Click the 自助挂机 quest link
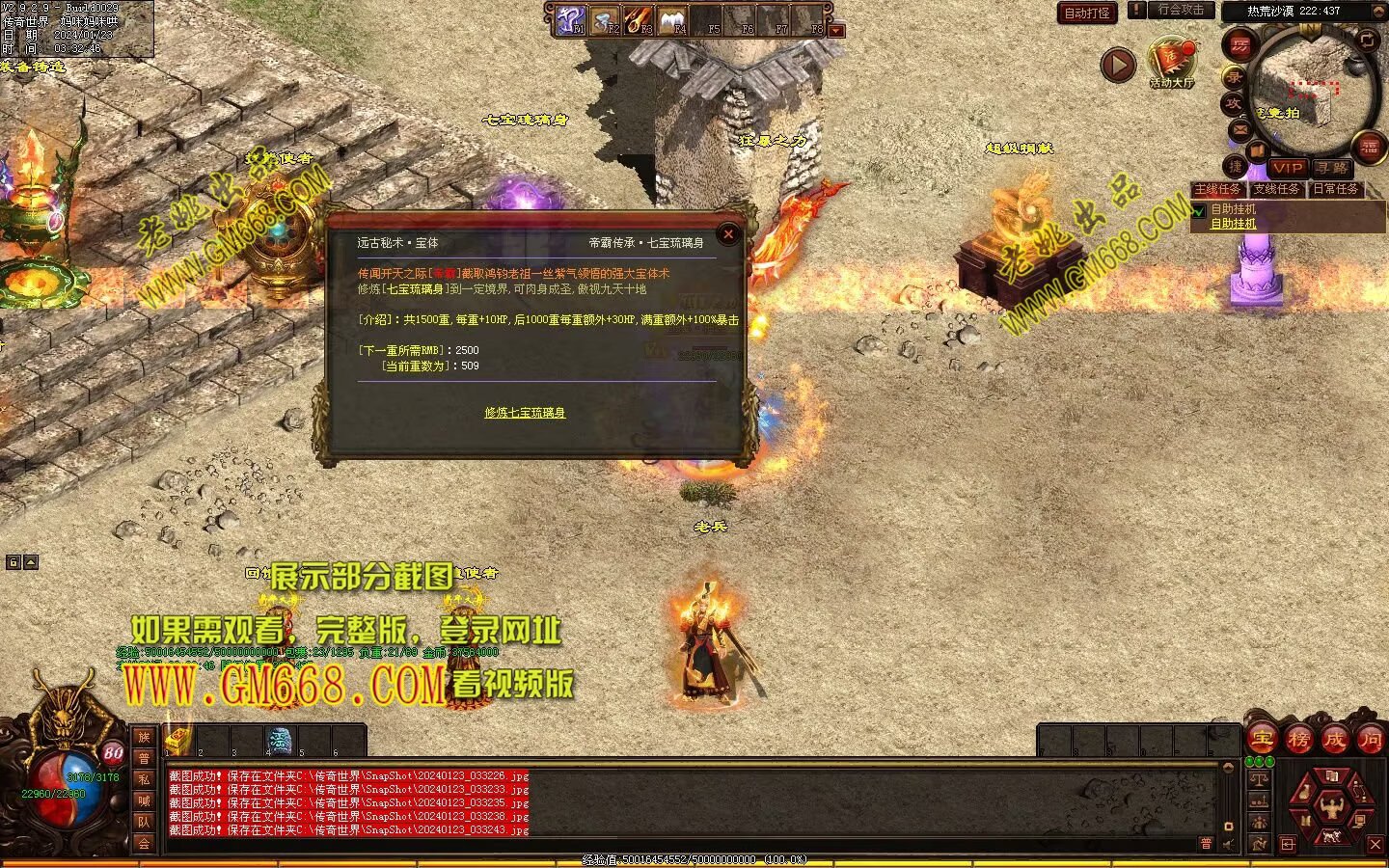 [x=1234, y=224]
